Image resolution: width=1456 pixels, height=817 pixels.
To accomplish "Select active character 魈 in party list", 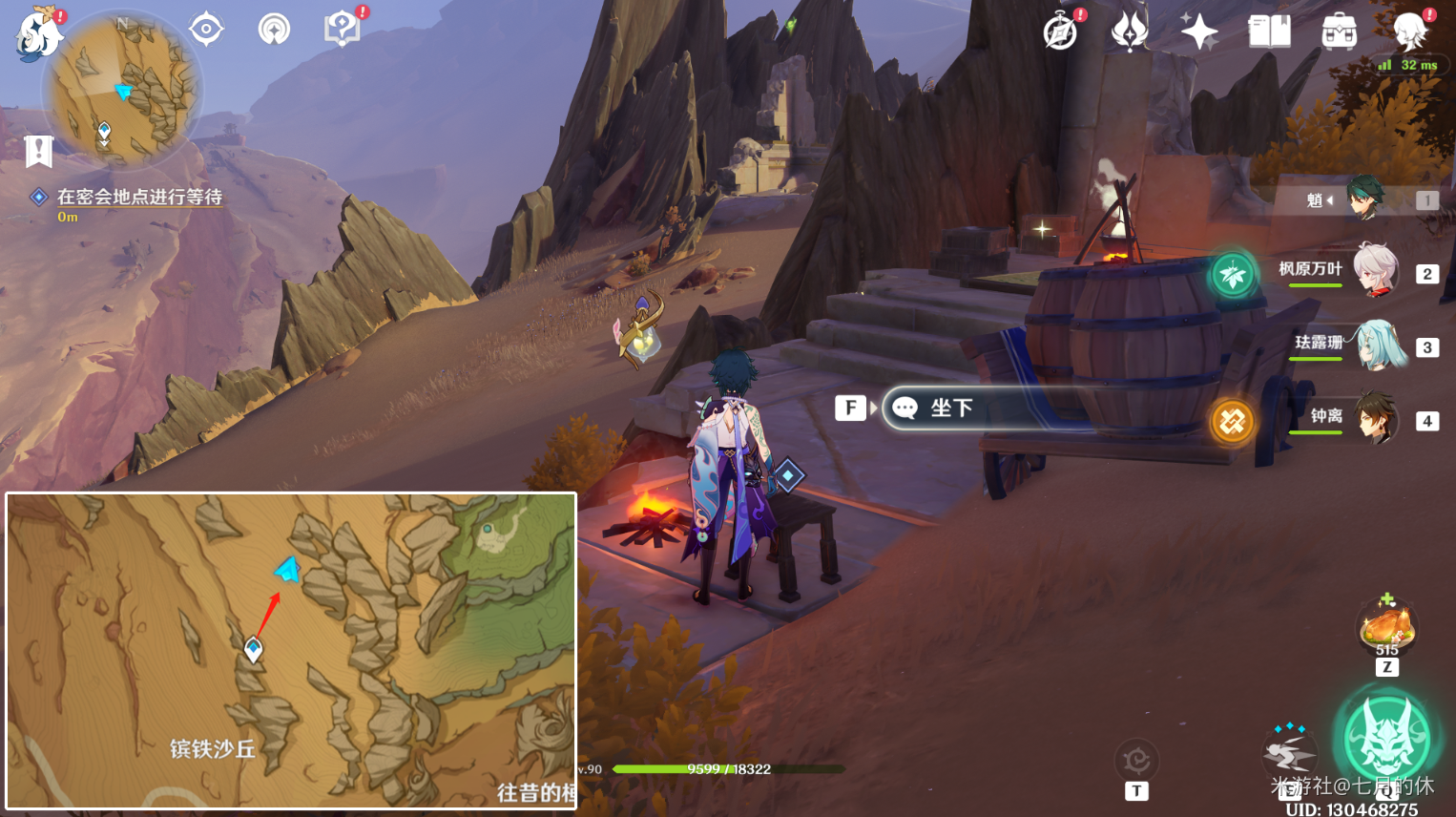I will (1366, 199).
